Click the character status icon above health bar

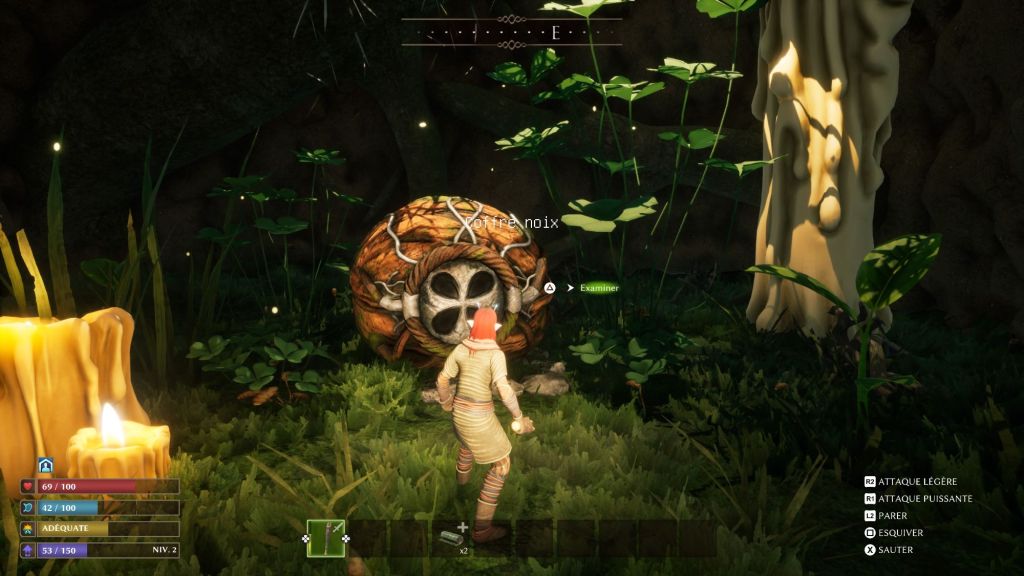pos(45,466)
